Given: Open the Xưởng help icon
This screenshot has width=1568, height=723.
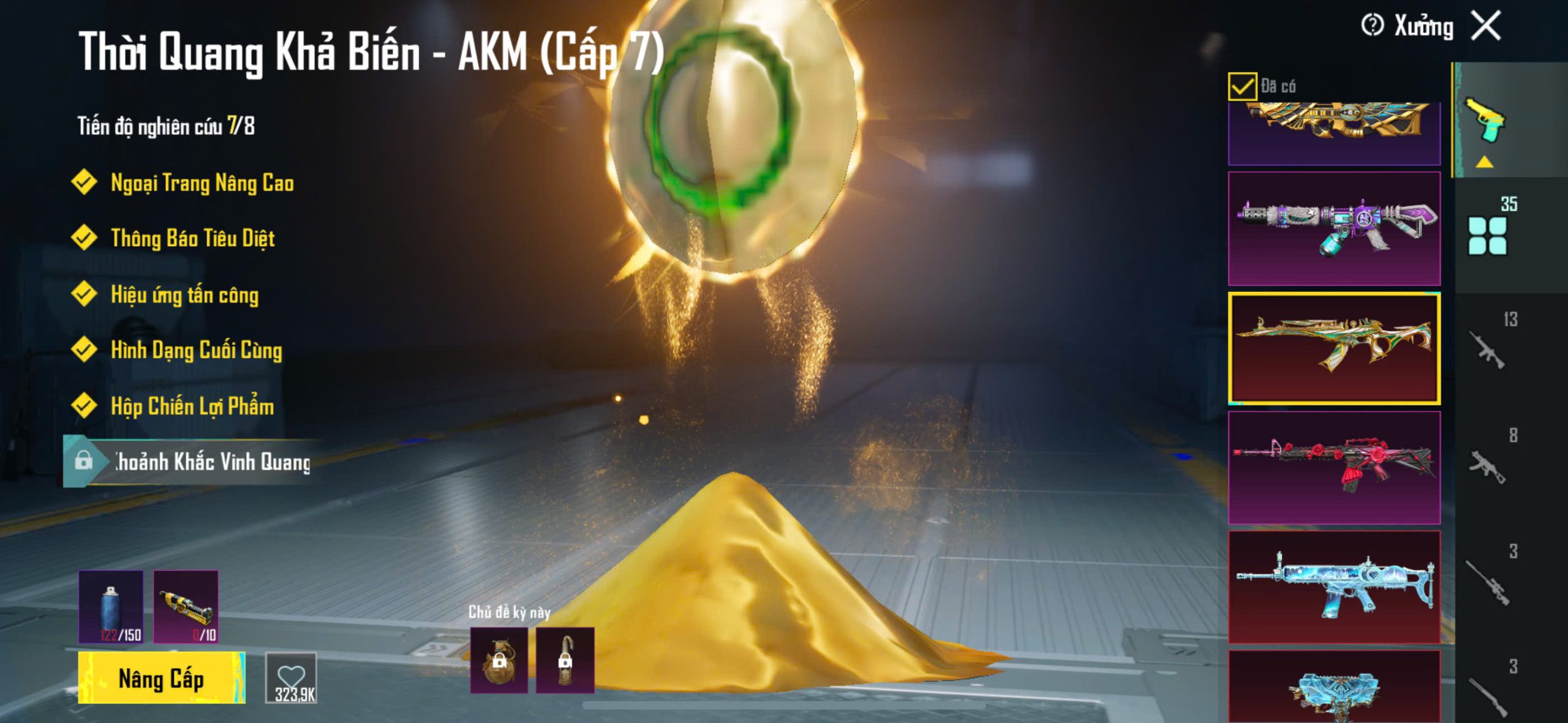Looking at the screenshot, I should [x=1372, y=26].
